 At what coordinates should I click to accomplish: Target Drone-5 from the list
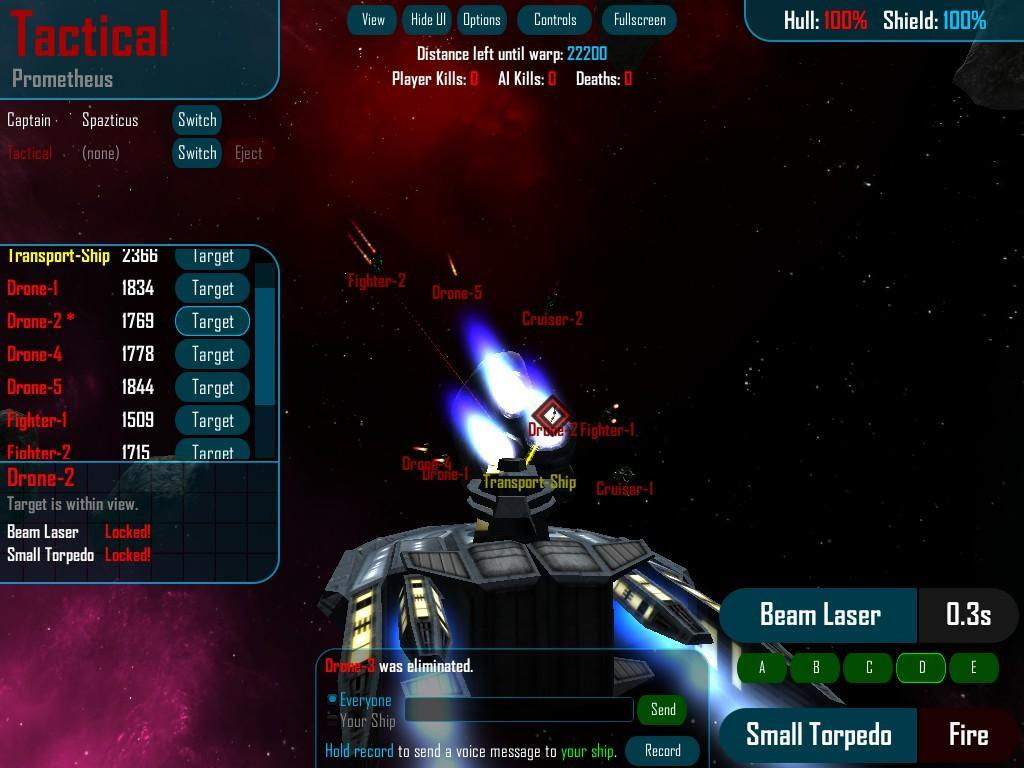(x=212, y=387)
